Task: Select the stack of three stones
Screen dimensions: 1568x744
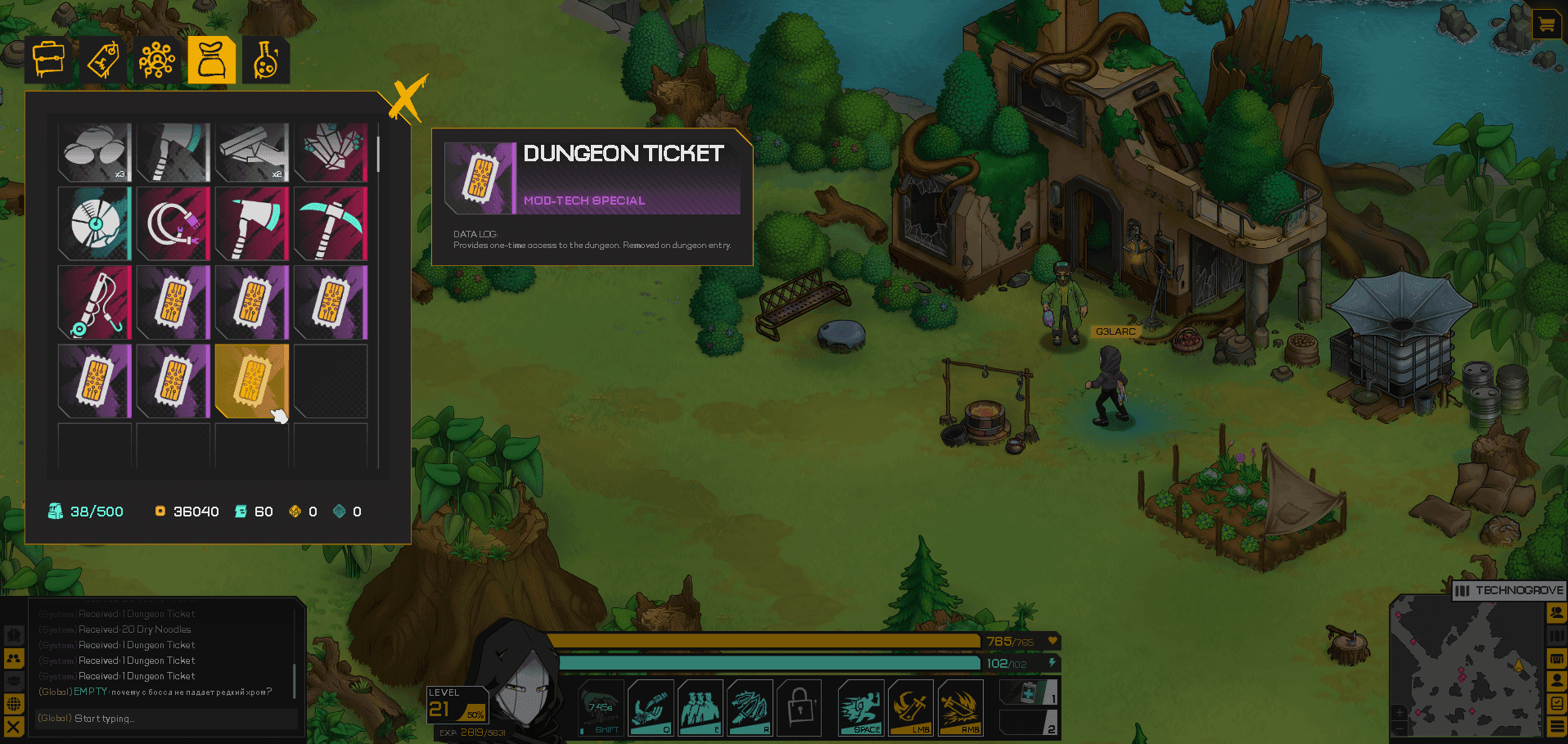Action: point(95,152)
